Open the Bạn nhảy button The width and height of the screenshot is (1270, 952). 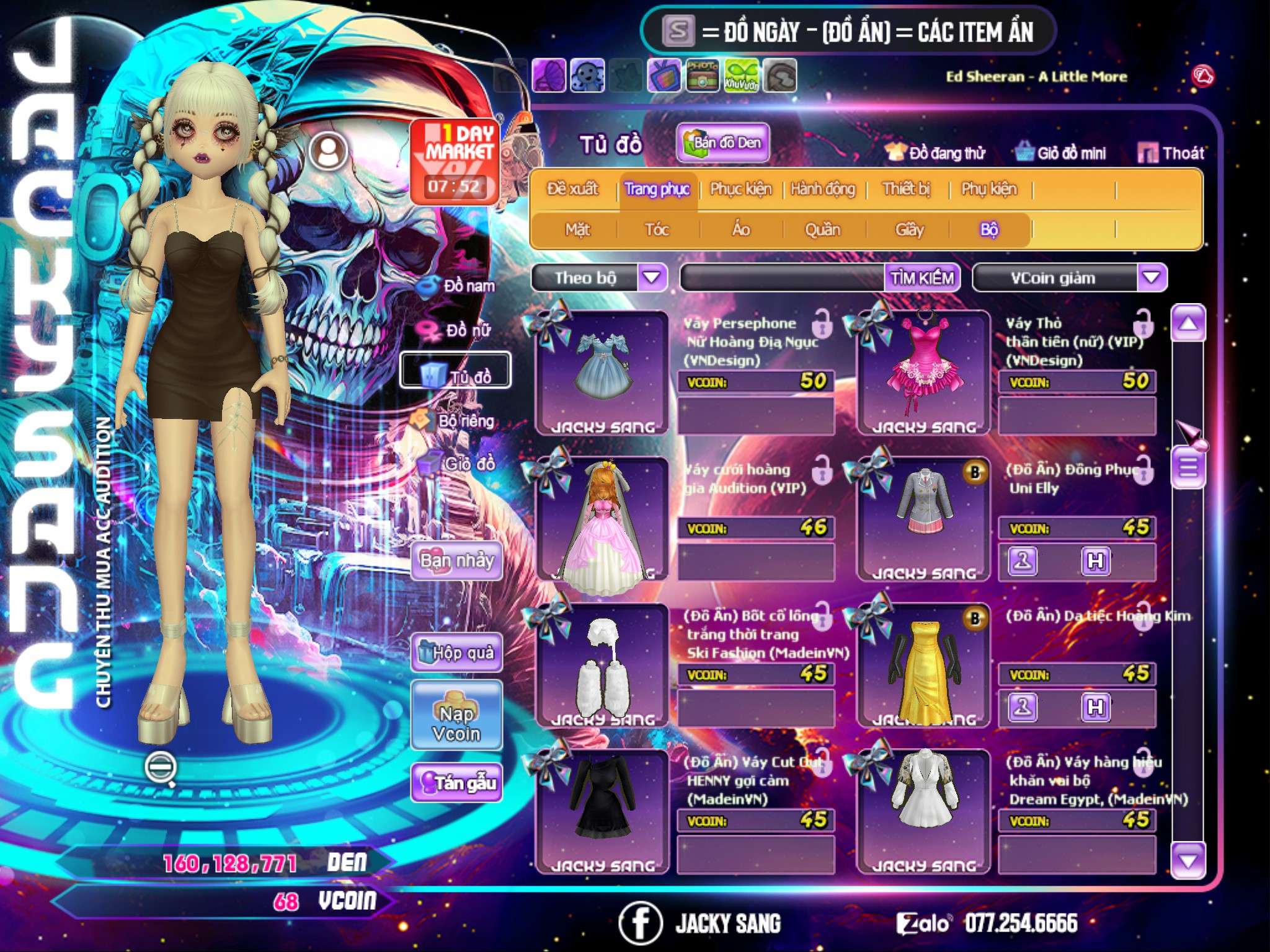click(457, 561)
